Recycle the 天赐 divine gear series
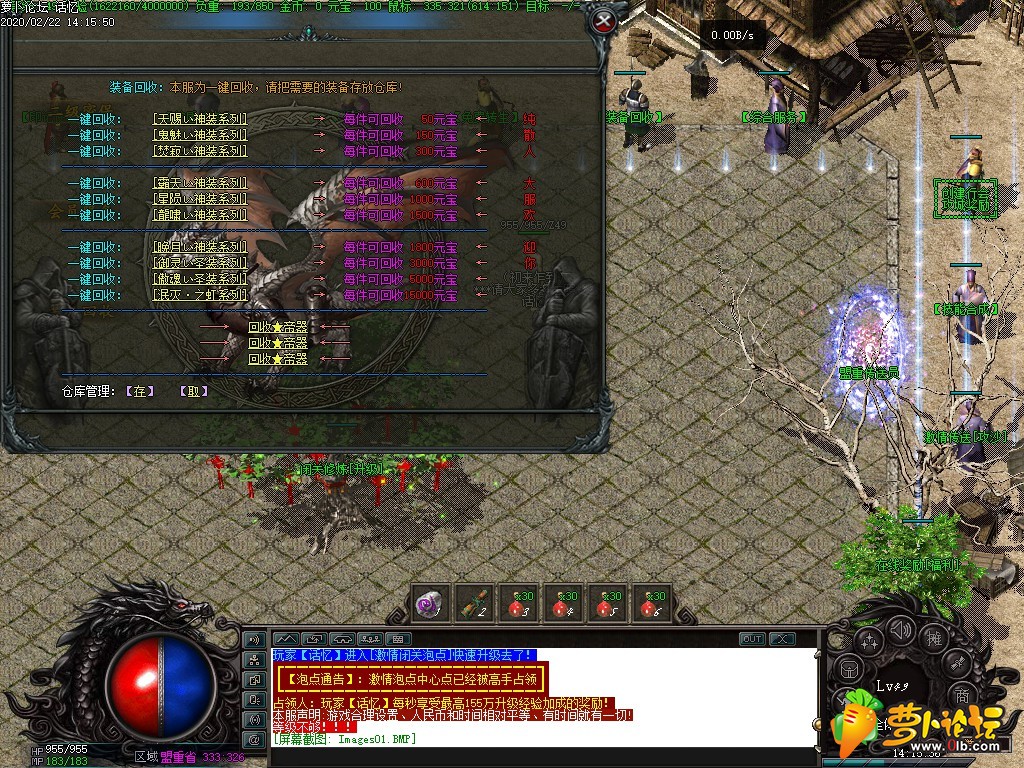Screen dimensions: 1024x768 pos(199,119)
